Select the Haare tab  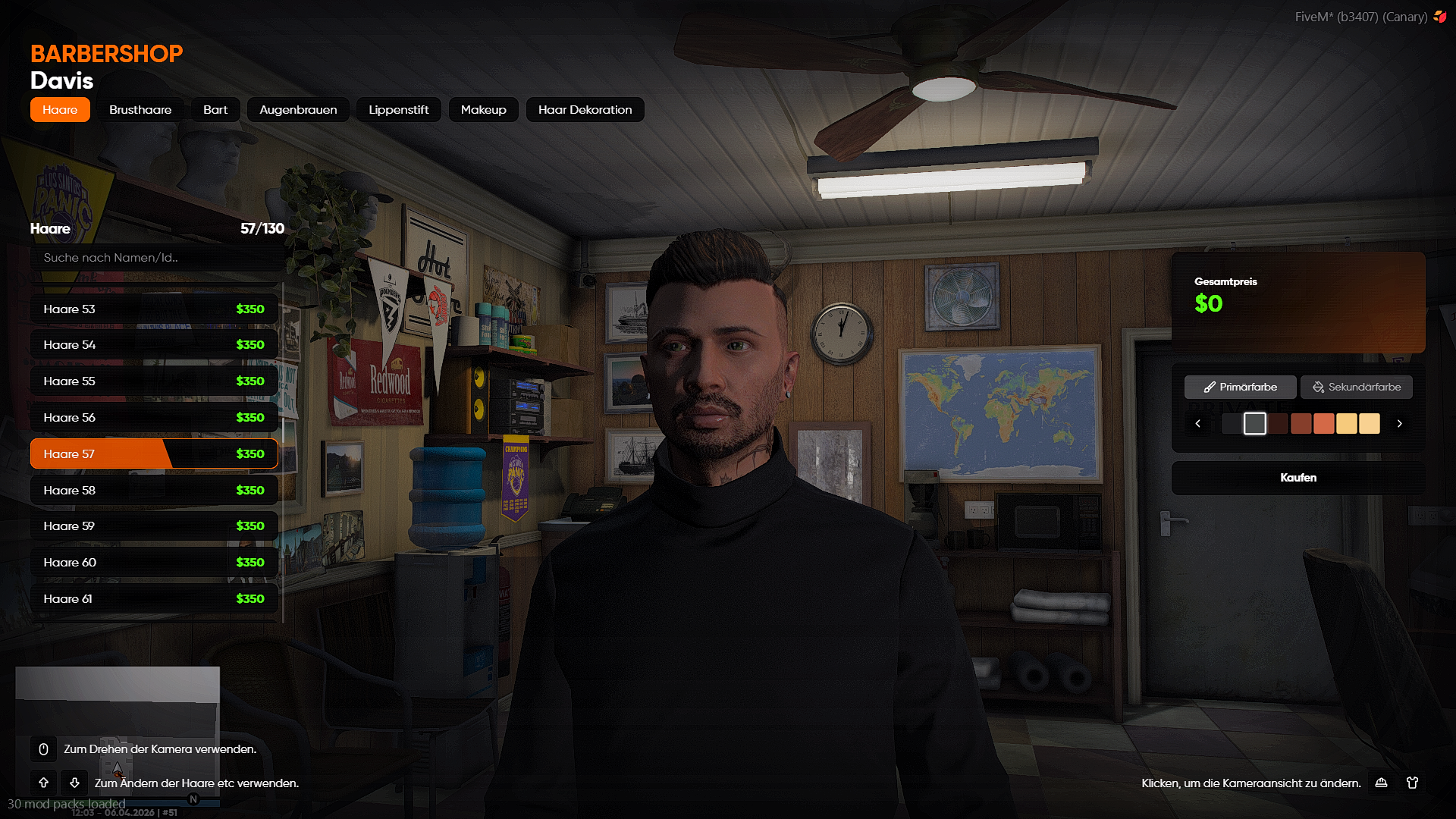(60, 110)
